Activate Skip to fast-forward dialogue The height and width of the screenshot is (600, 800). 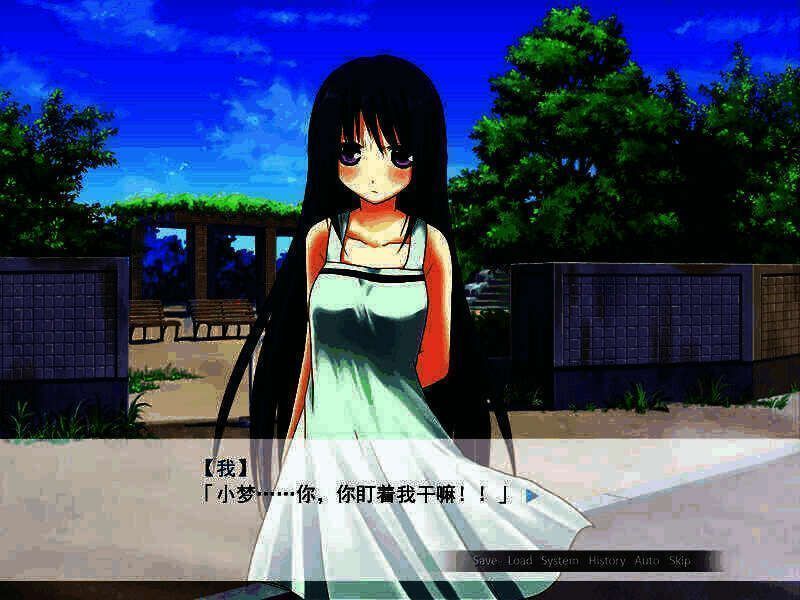coord(679,561)
